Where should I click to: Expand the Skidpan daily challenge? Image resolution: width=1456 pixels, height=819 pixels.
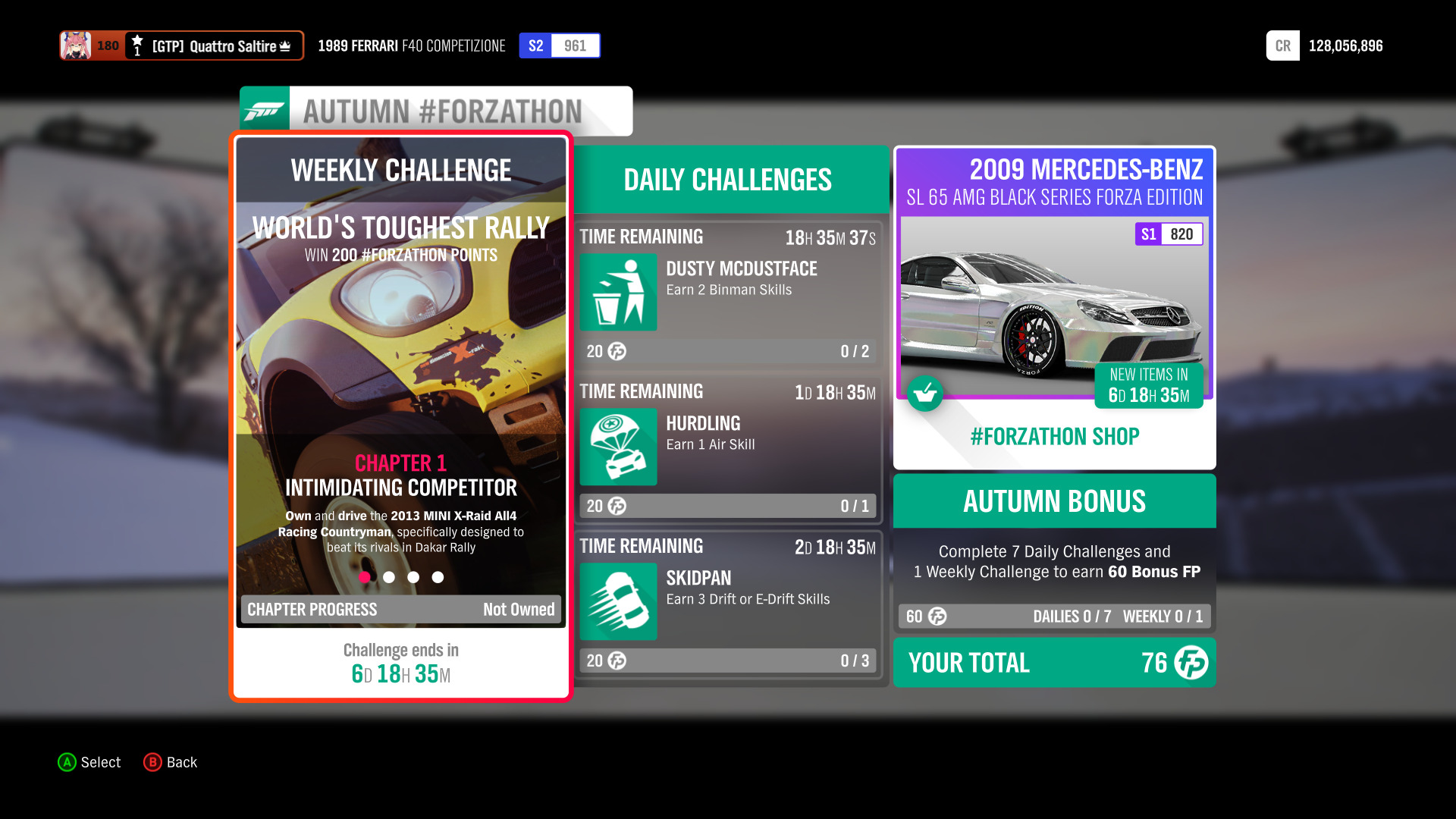click(x=728, y=603)
